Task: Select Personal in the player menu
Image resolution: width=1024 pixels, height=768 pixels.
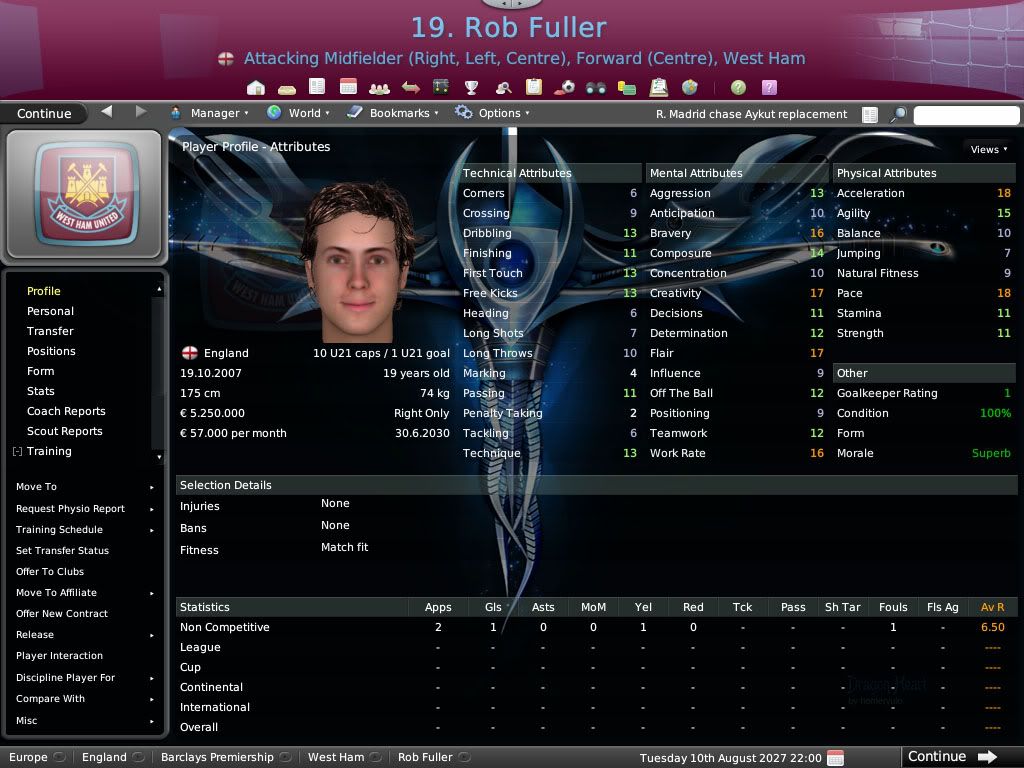Action: click(50, 311)
